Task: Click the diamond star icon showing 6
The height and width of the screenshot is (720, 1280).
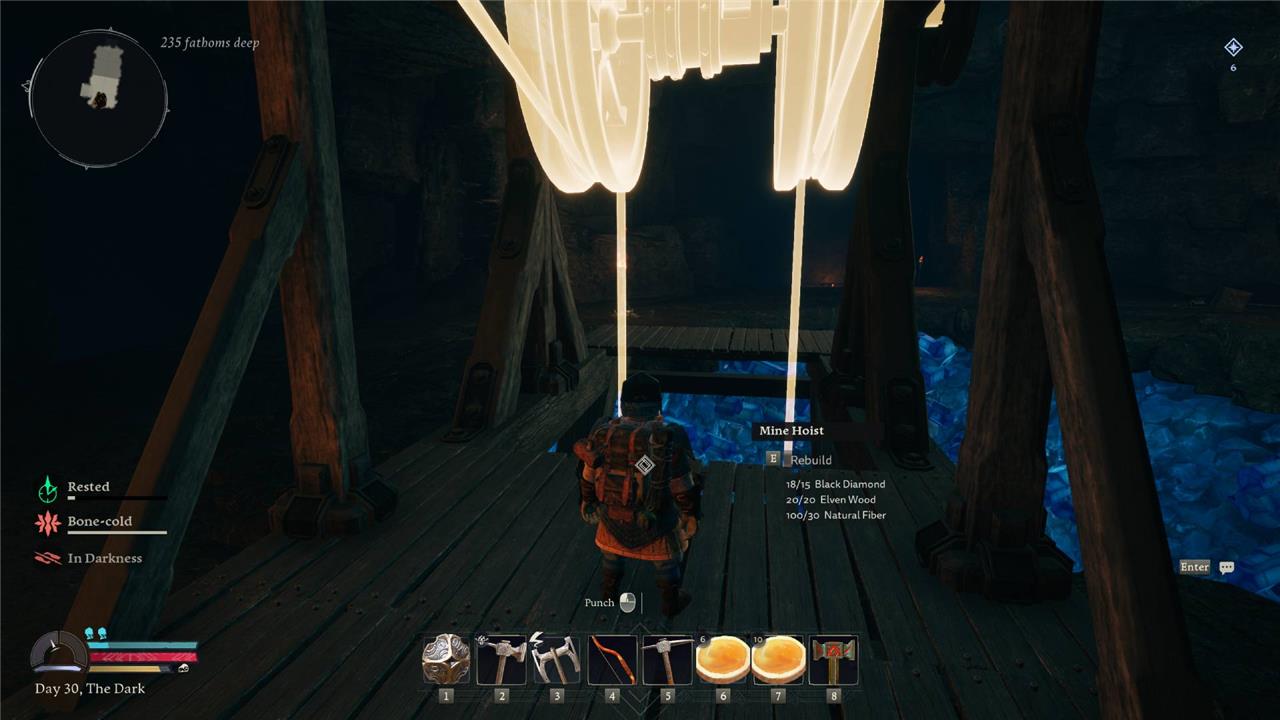Action: (x=1233, y=47)
